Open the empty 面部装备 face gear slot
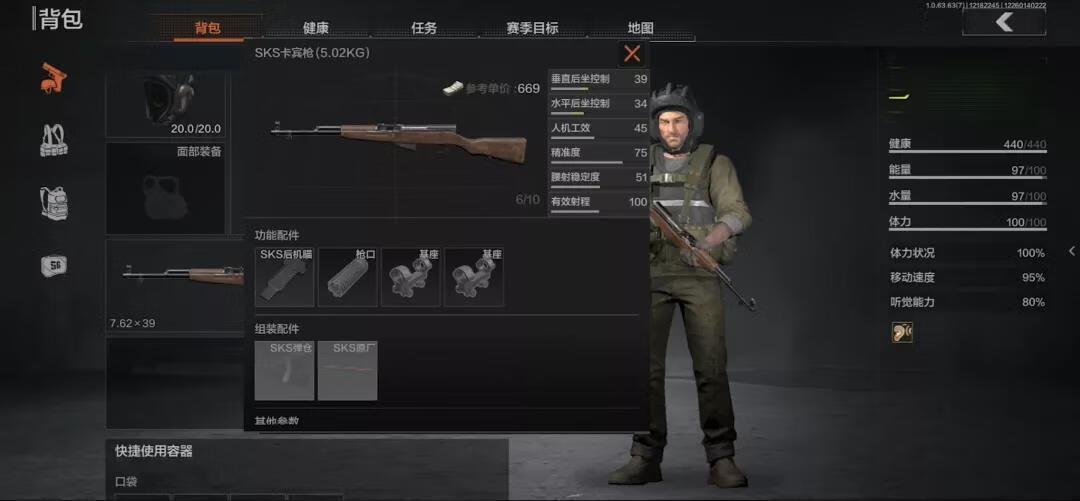Image resolution: width=1080 pixels, height=501 pixels. [x=166, y=188]
